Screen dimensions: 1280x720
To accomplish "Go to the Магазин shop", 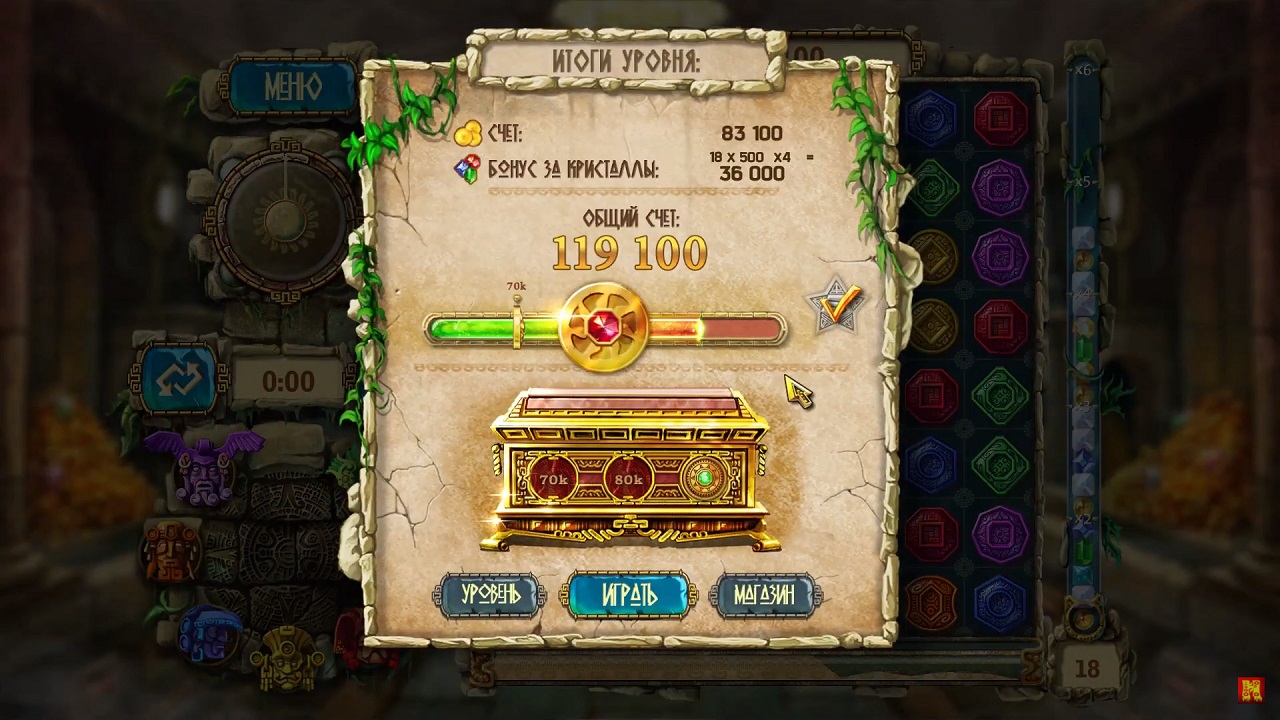I will pyautogui.click(x=766, y=594).
